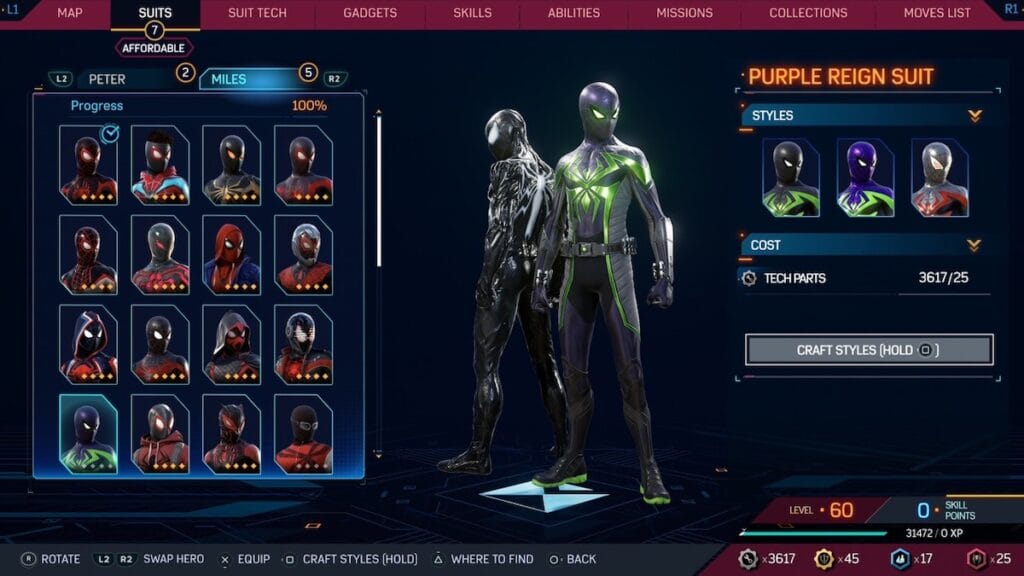View the Moves List tab
The image size is (1024, 576).
(x=937, y=13)
